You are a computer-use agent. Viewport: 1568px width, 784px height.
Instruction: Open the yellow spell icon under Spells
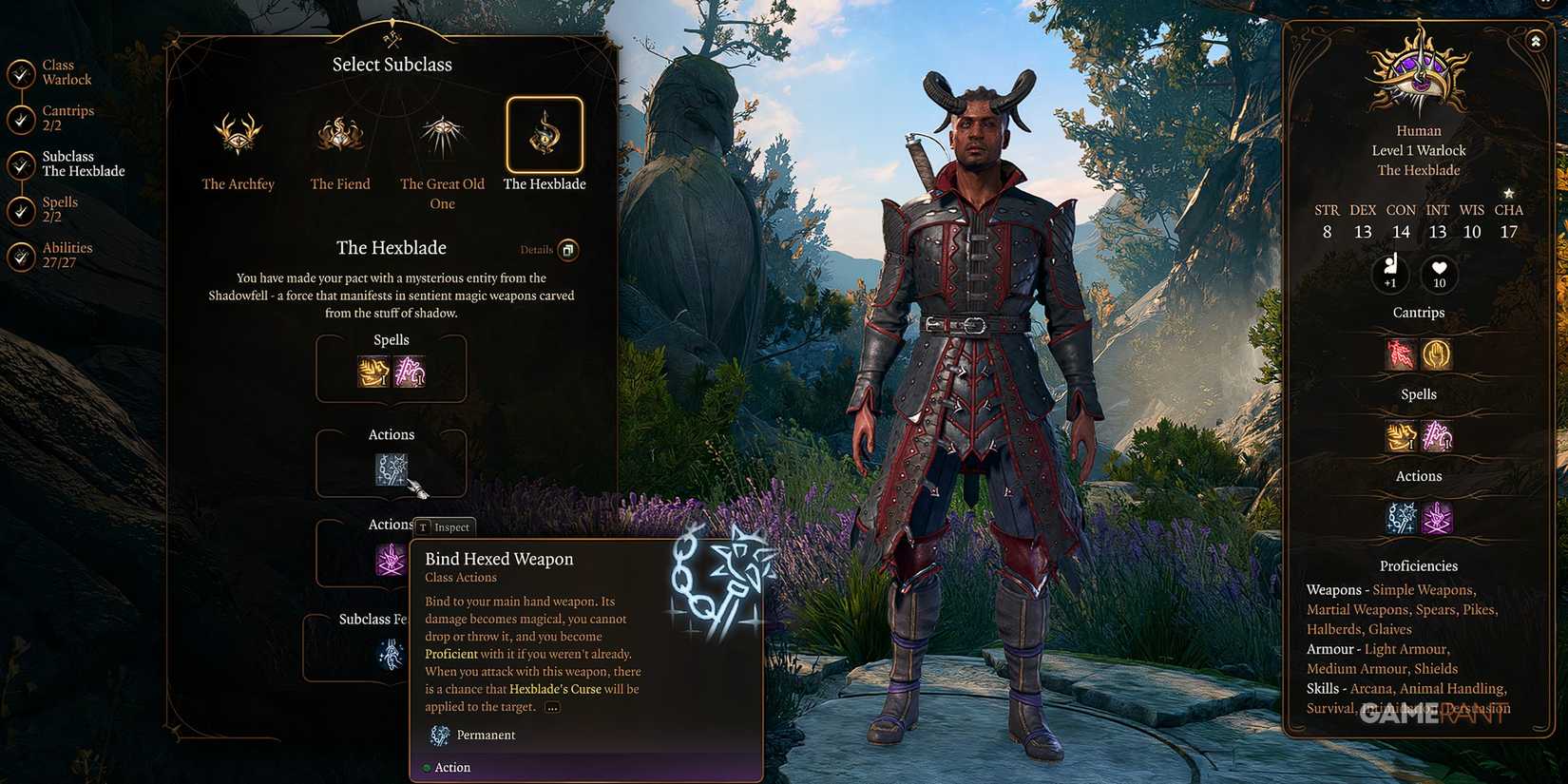(372, 372)
